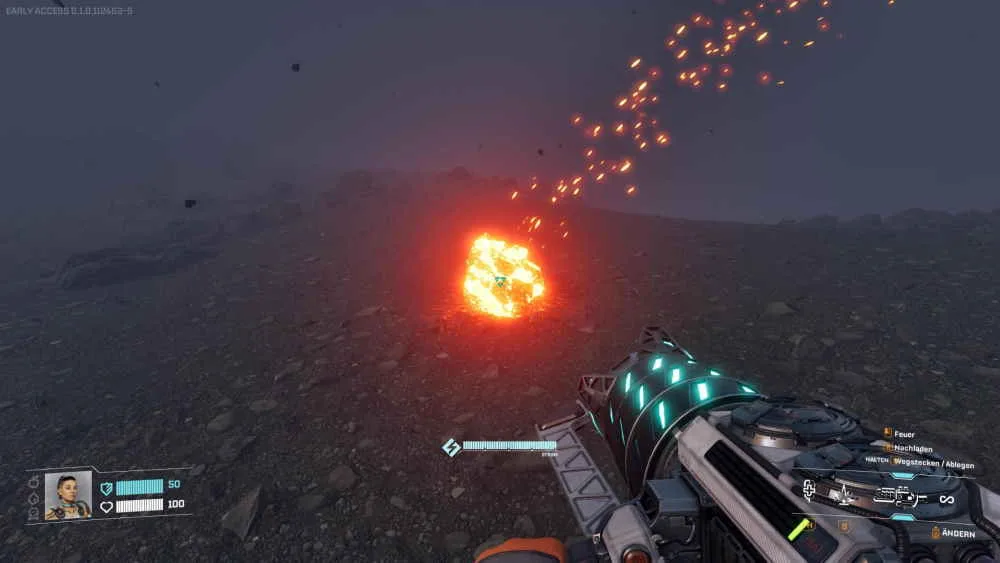Click the crosshair icon in weapon panel
Image resolution: width=1000 pixels, height=563 pixels.
pyautogui.click(x=810, y=489)
